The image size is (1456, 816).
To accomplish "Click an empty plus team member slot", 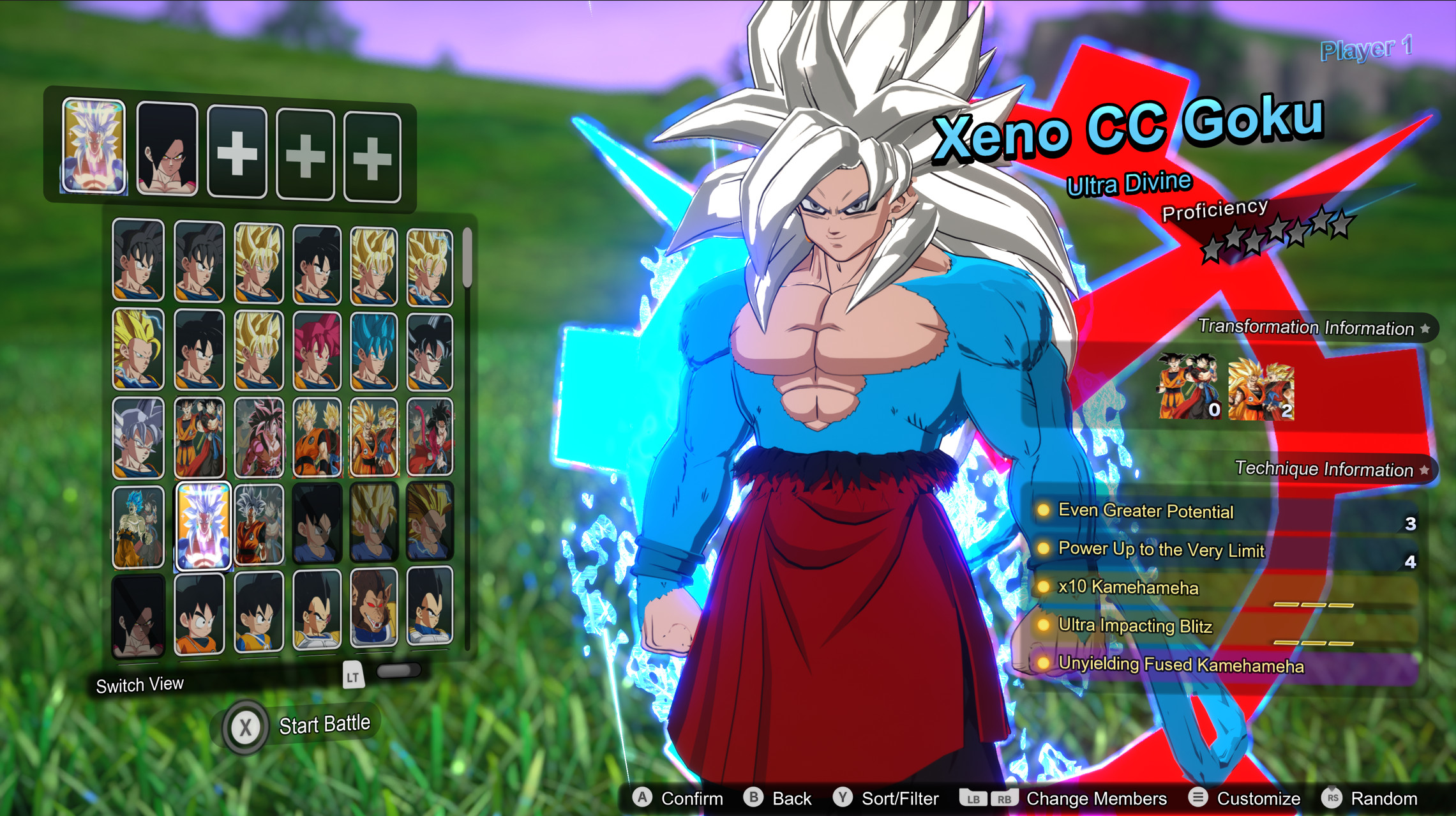I will pyautogui.click(x=236, y=151).
